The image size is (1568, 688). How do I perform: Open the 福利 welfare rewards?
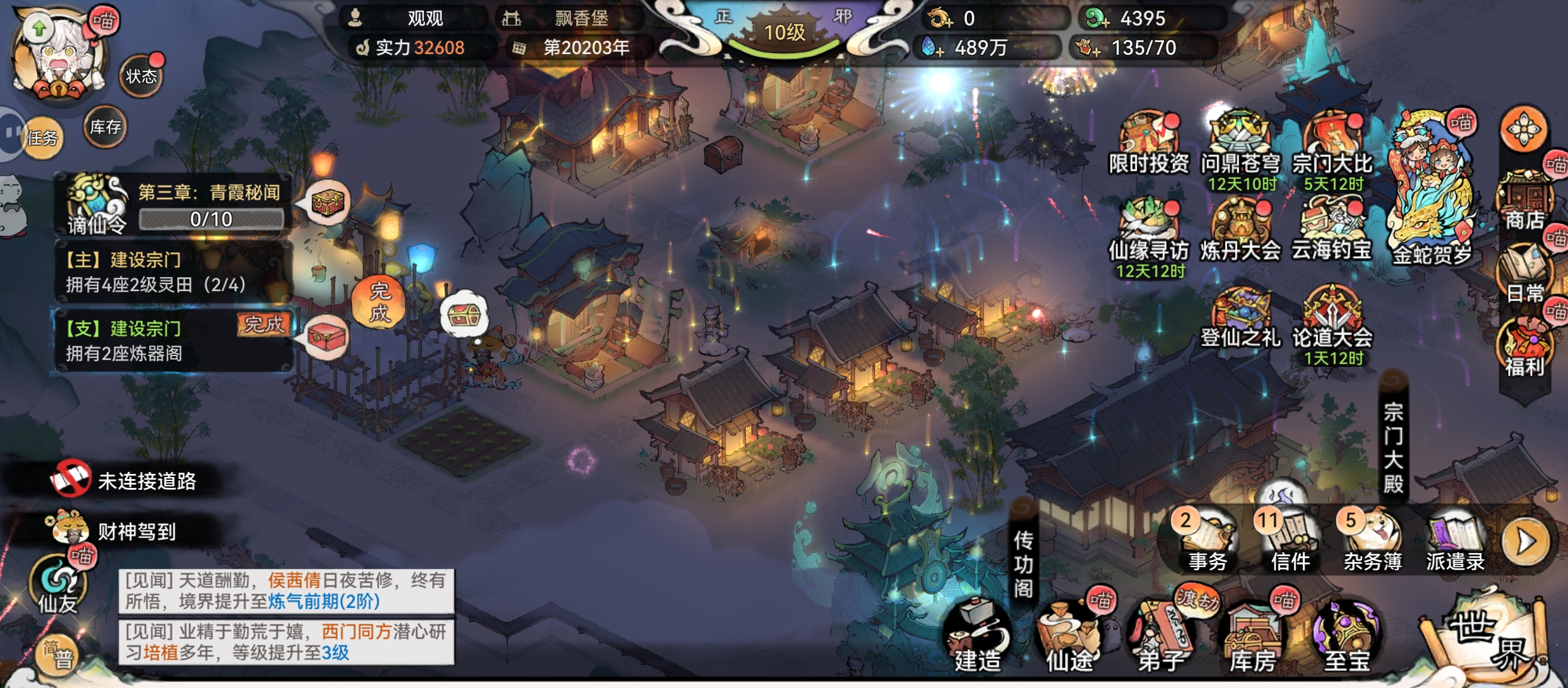[1525, 348]
